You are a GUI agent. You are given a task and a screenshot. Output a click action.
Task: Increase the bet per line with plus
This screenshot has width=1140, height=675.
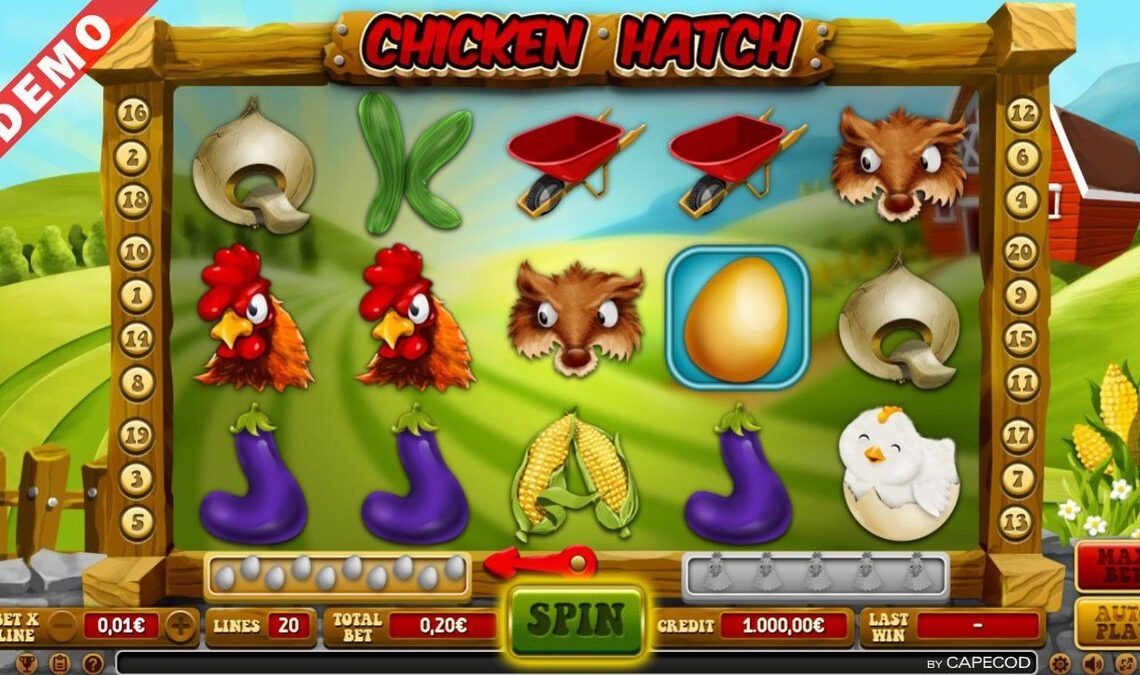click(x=181, y=627)
